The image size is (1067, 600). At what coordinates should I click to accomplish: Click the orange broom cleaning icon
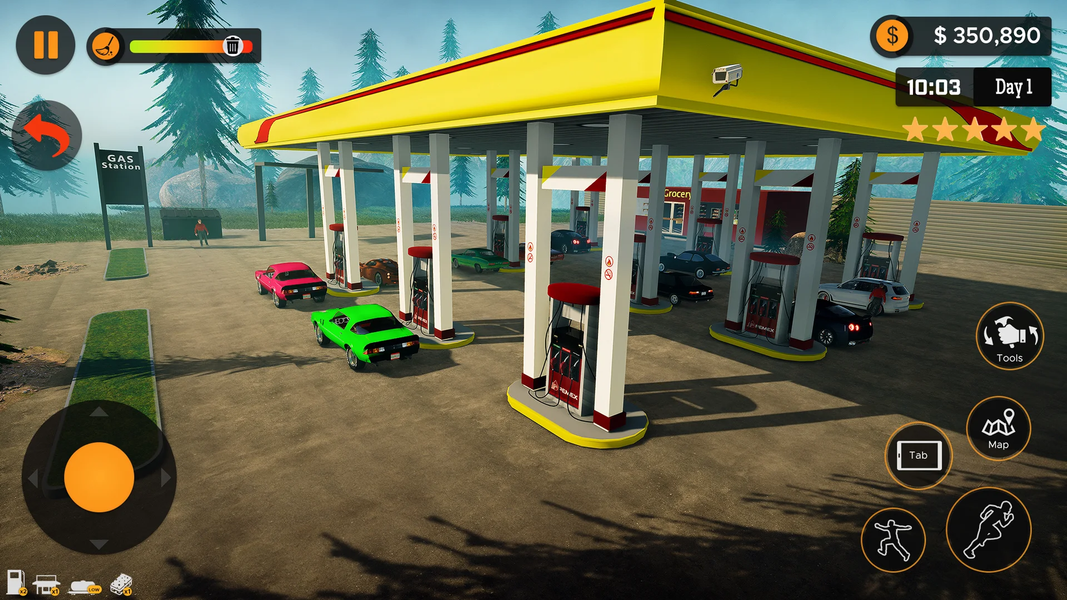coord(105,45)
